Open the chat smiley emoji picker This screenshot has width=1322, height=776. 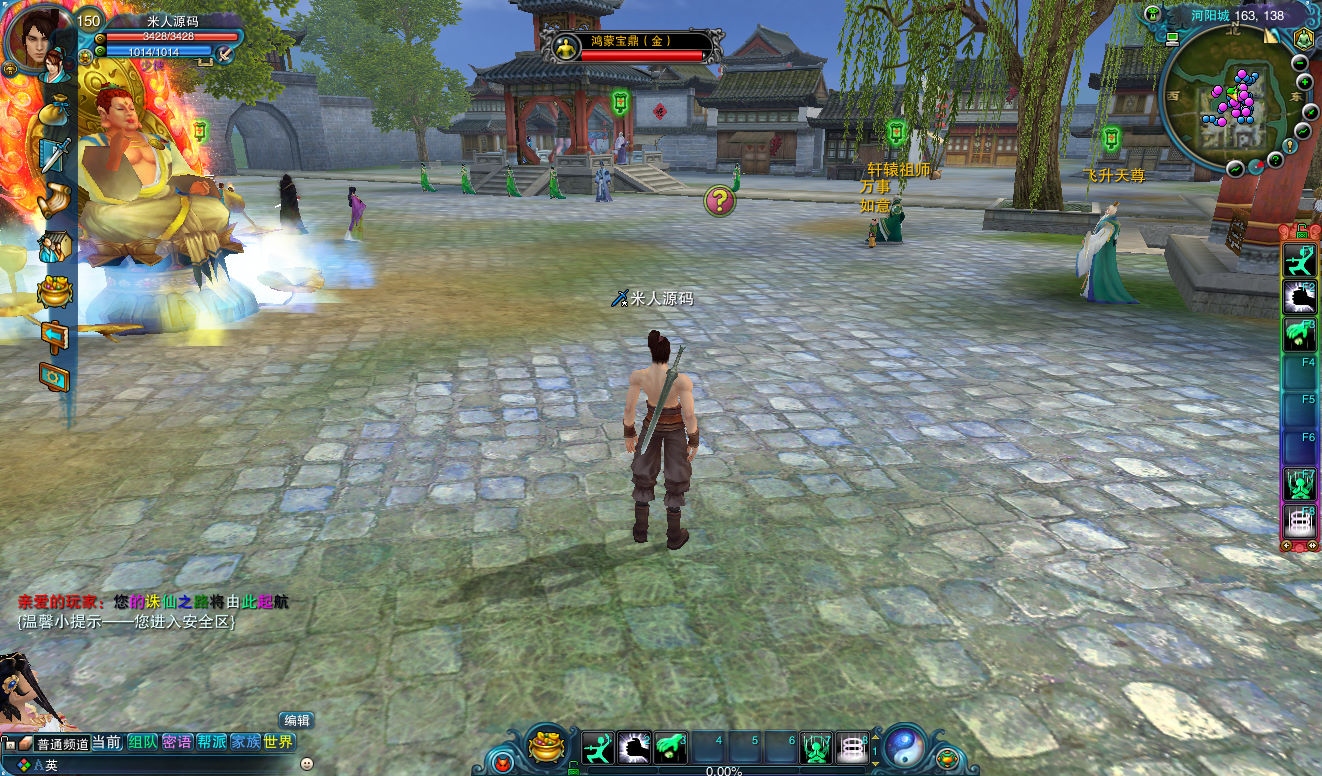(x=307, y=764)
